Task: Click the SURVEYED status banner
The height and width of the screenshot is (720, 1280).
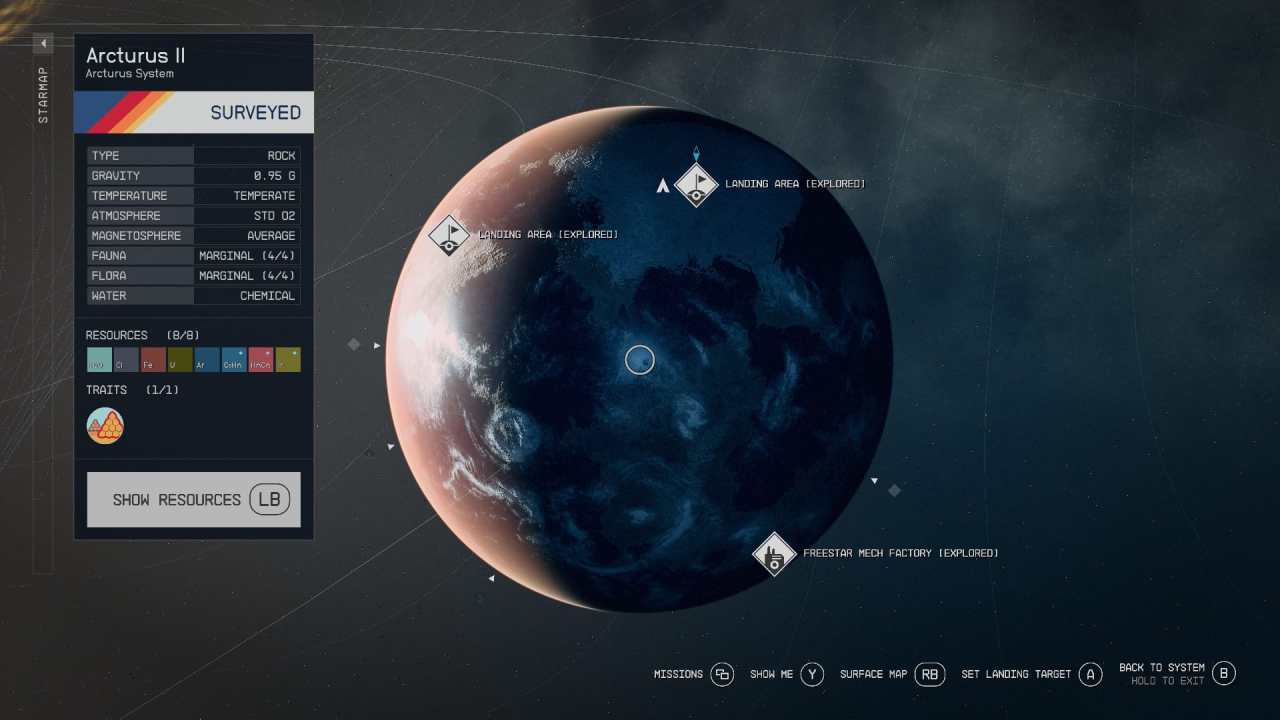Action: click(x=193, y=112)
